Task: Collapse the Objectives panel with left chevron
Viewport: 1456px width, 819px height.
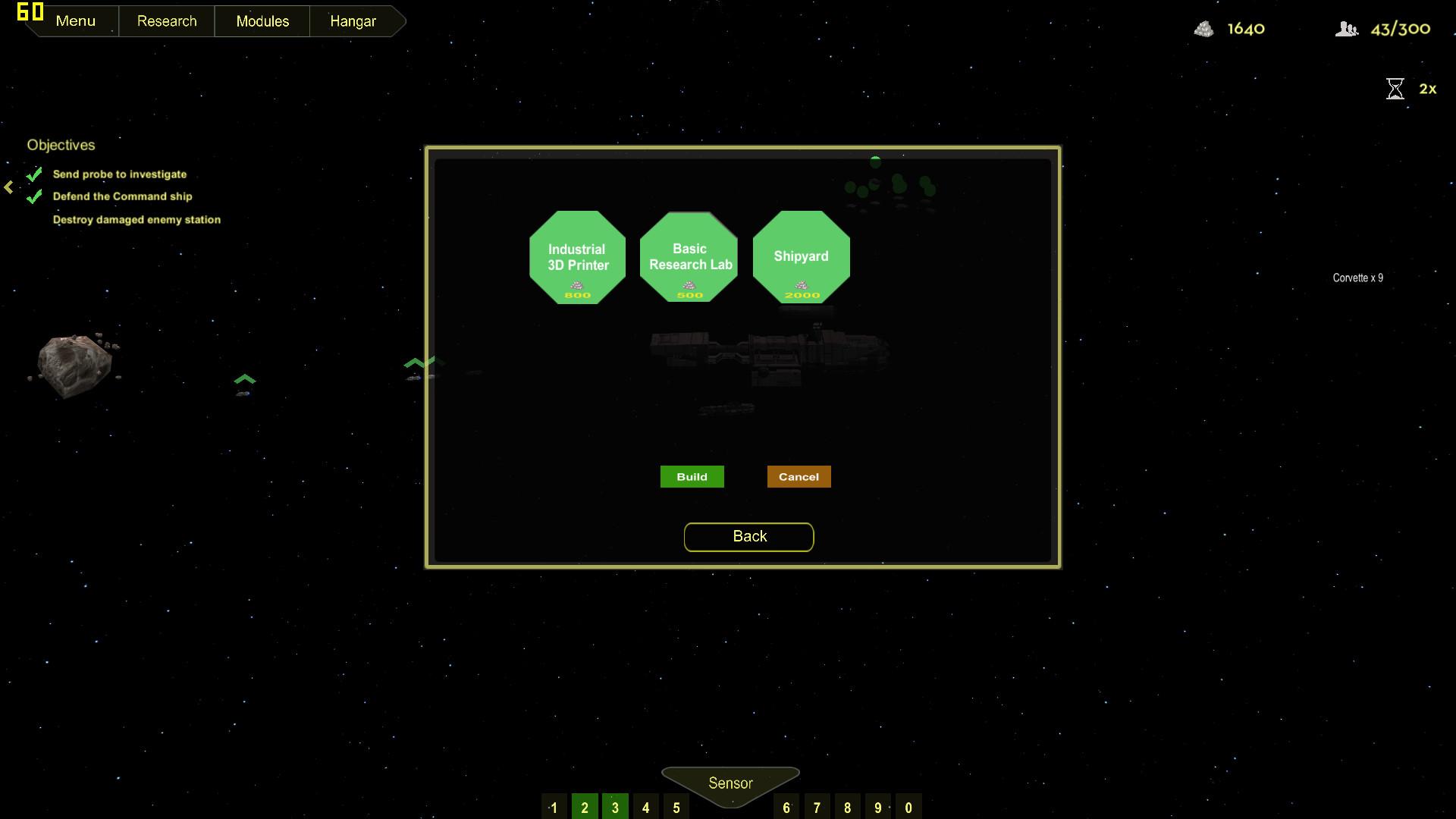Action: [7, 186]
